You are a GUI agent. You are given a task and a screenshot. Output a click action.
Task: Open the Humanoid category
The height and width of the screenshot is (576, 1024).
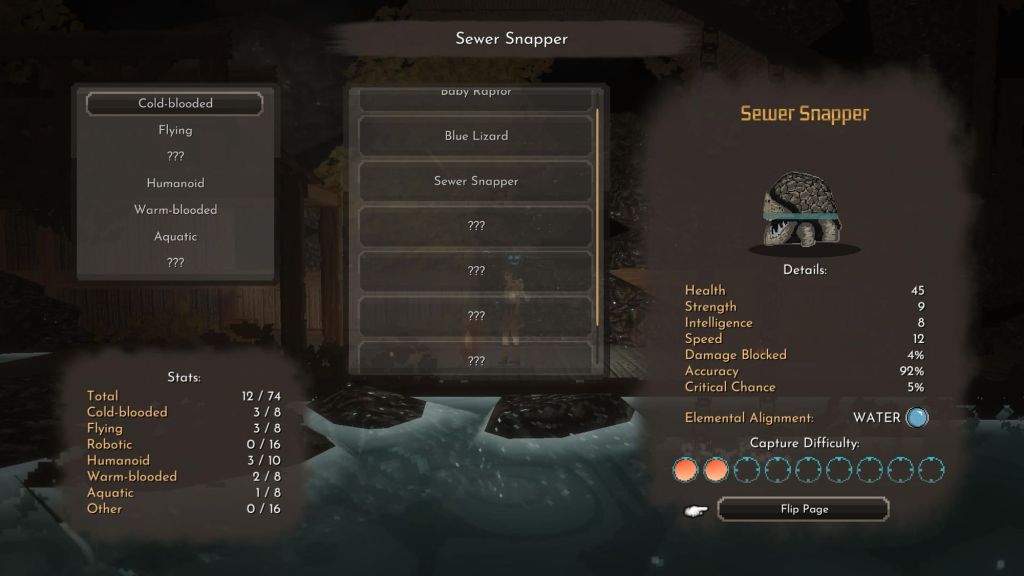pyautogui.click(x=175, y=183)
